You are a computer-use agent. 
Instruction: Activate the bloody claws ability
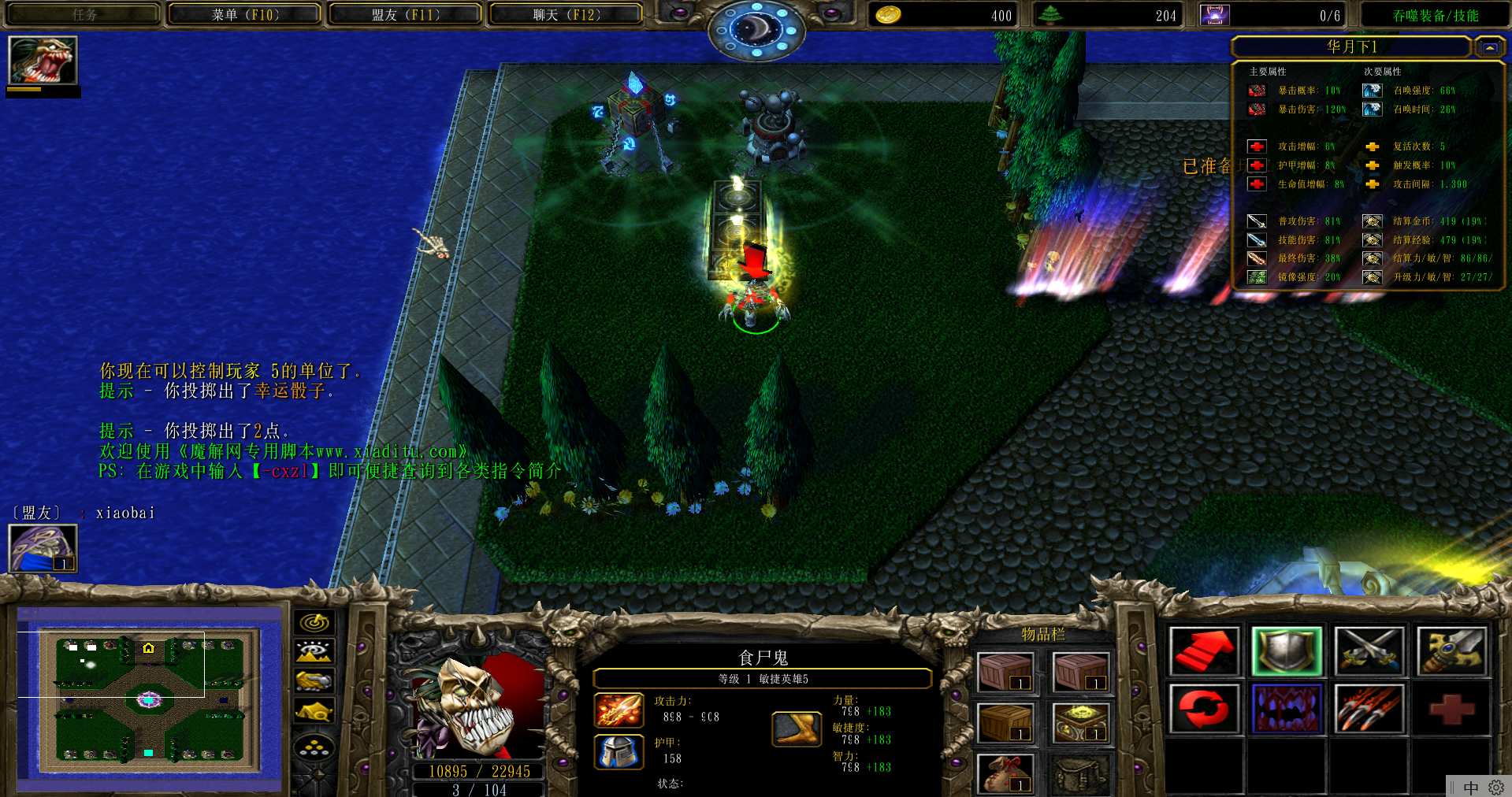pyautogui.click(x=1369, y=708)
